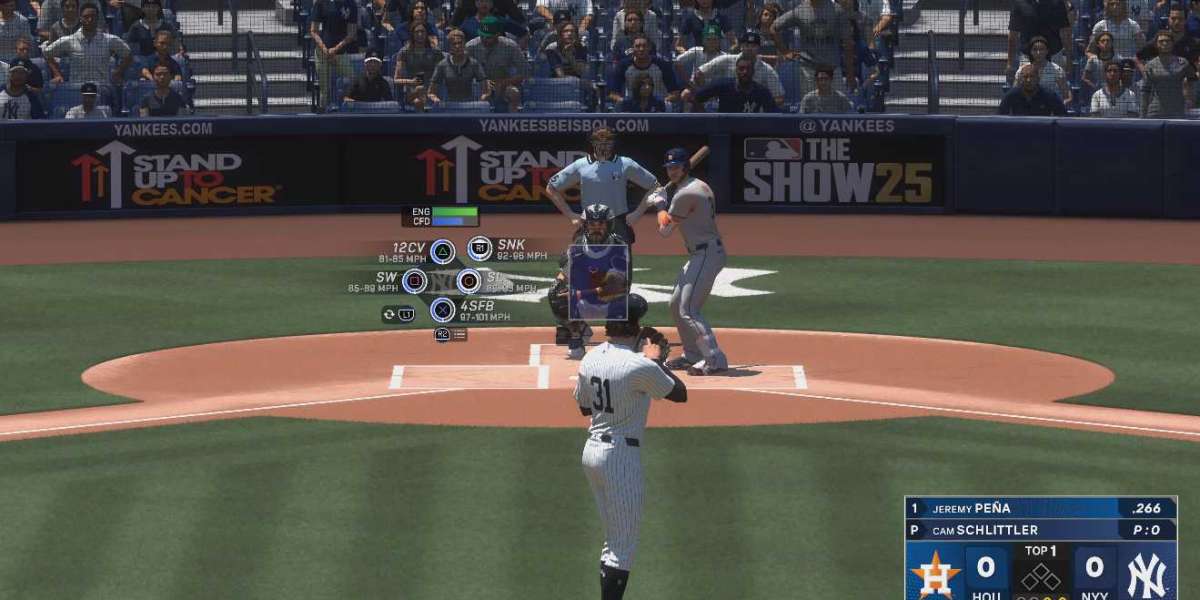Click inside the strike zone box

click(x=598, y=281)
